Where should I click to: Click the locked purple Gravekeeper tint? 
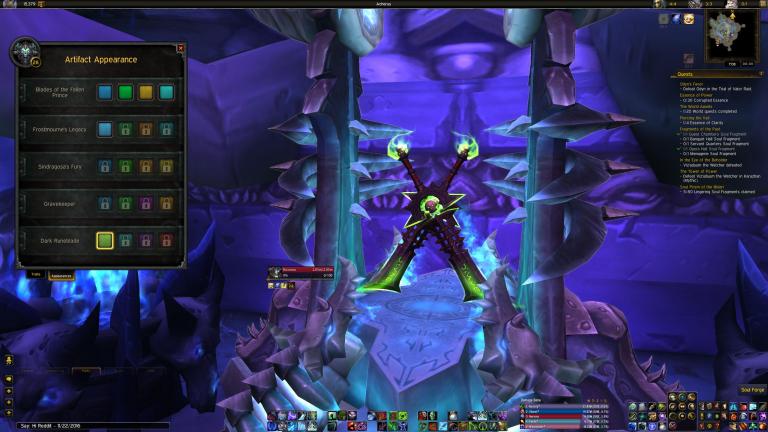tap(145, 203)
